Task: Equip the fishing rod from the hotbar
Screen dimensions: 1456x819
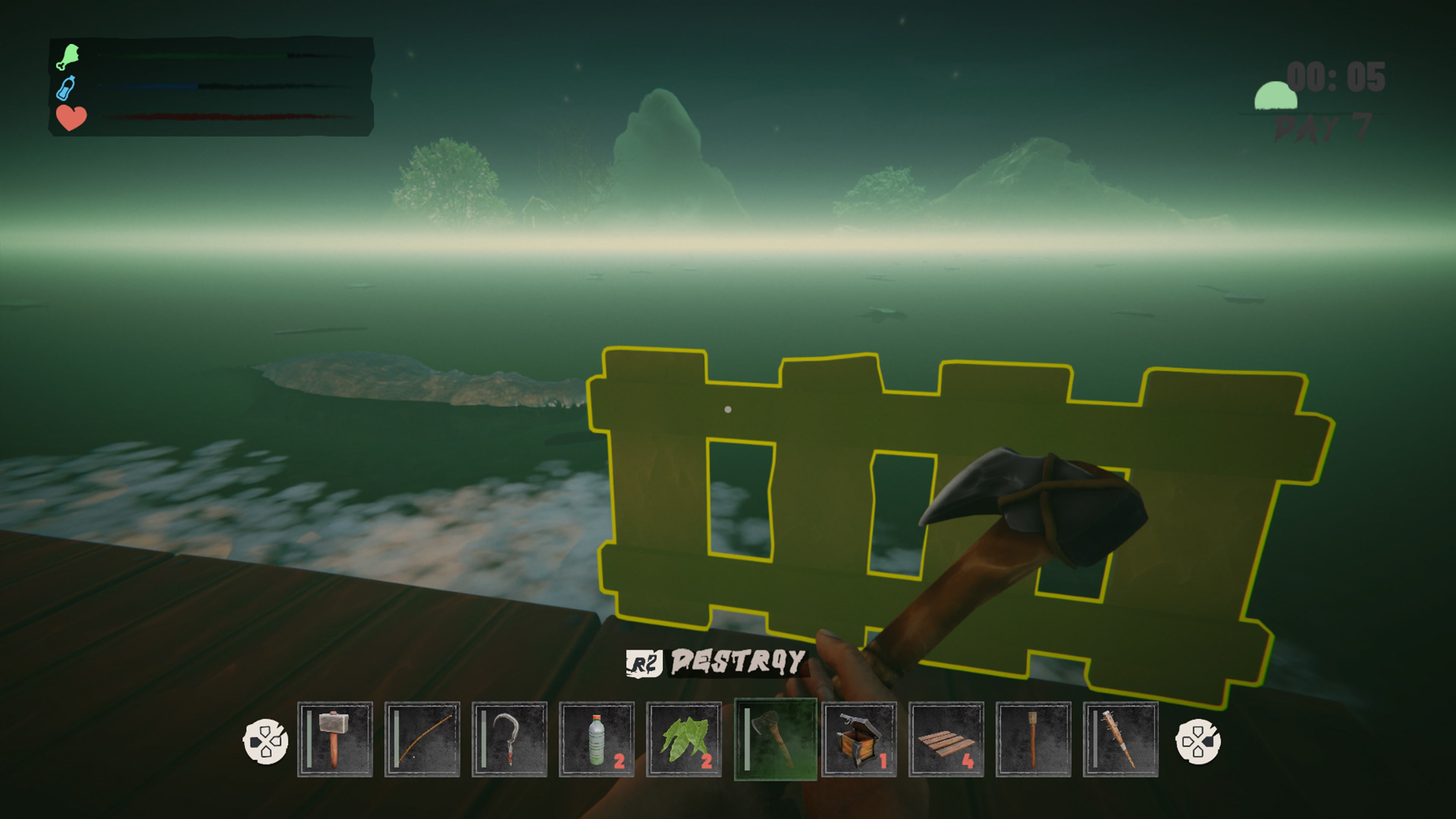Action: 422,739
